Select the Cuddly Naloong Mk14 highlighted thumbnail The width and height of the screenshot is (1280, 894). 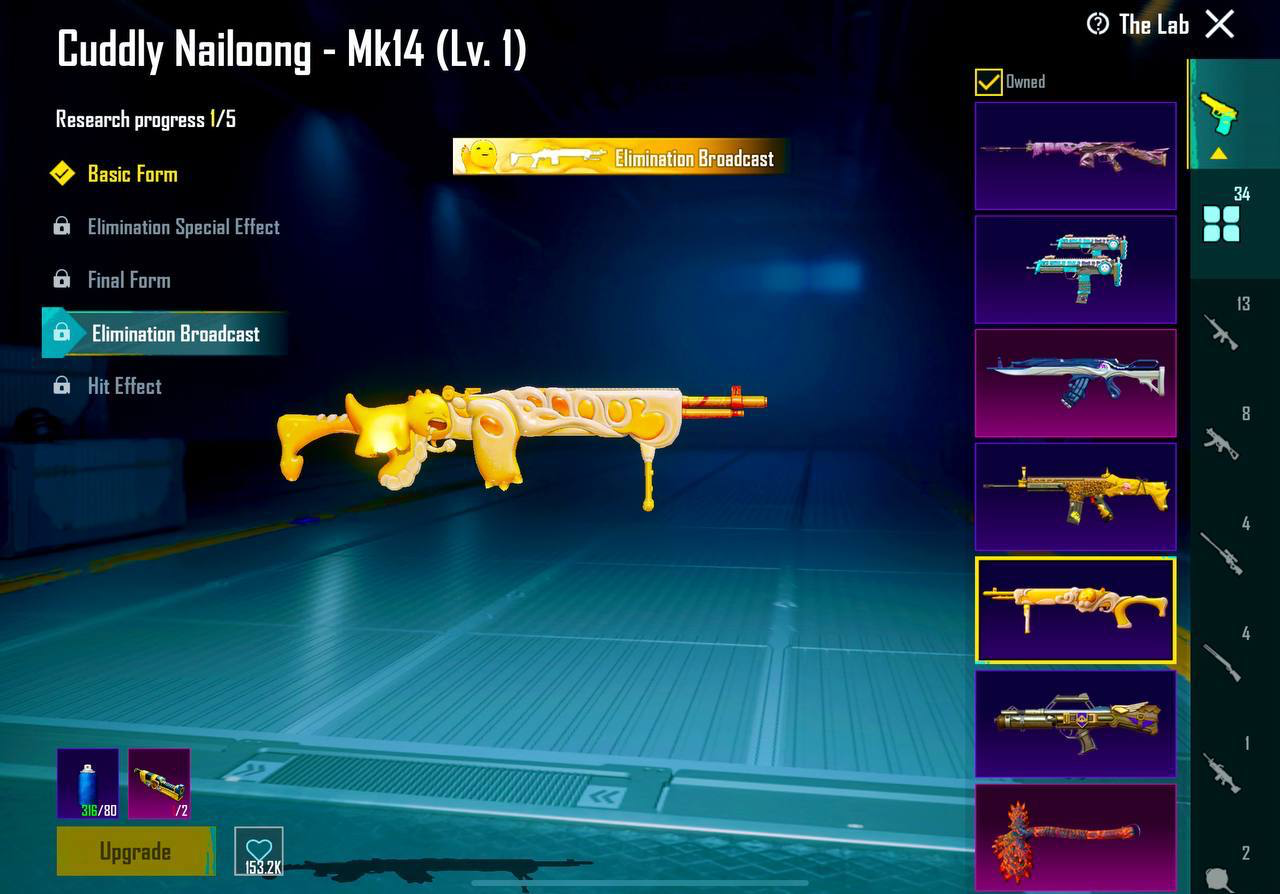click(x=1075, y=610)
